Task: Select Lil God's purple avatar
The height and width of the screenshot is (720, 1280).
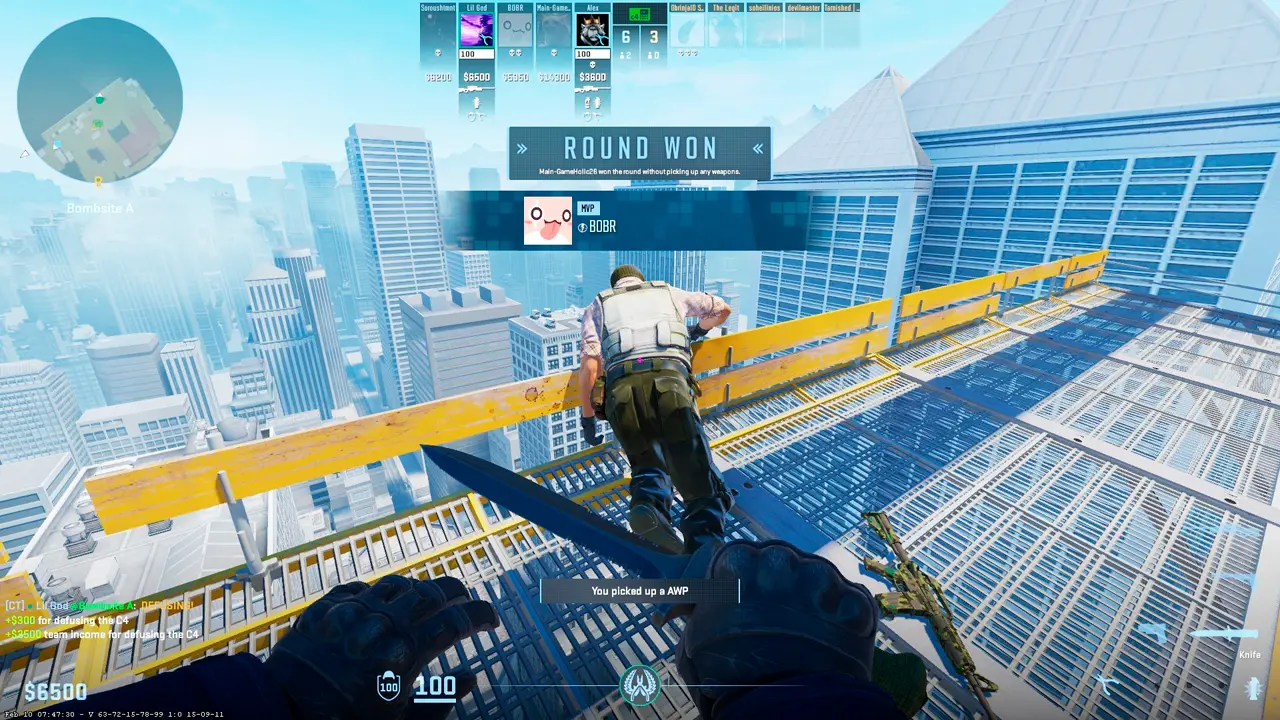Action: (477, 30)
